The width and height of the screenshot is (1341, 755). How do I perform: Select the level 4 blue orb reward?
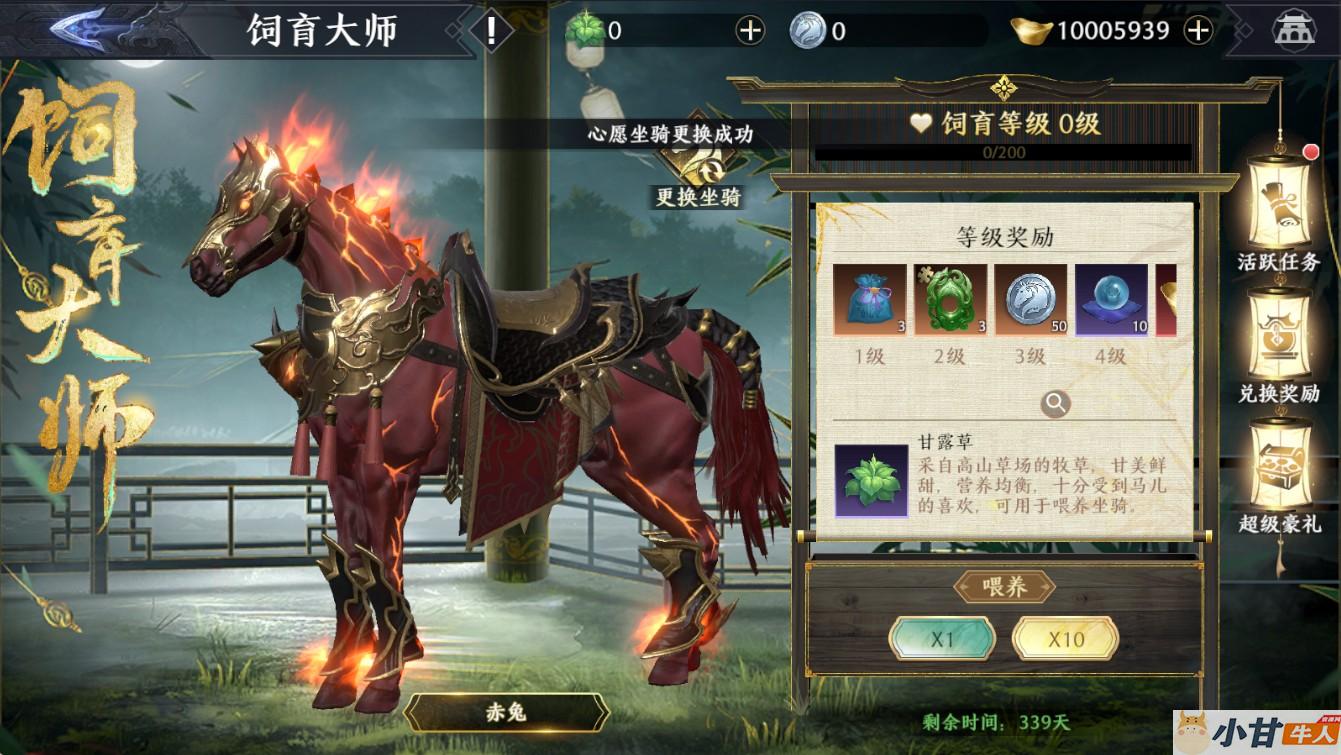pyautogui.click(x=1111, y=300)
